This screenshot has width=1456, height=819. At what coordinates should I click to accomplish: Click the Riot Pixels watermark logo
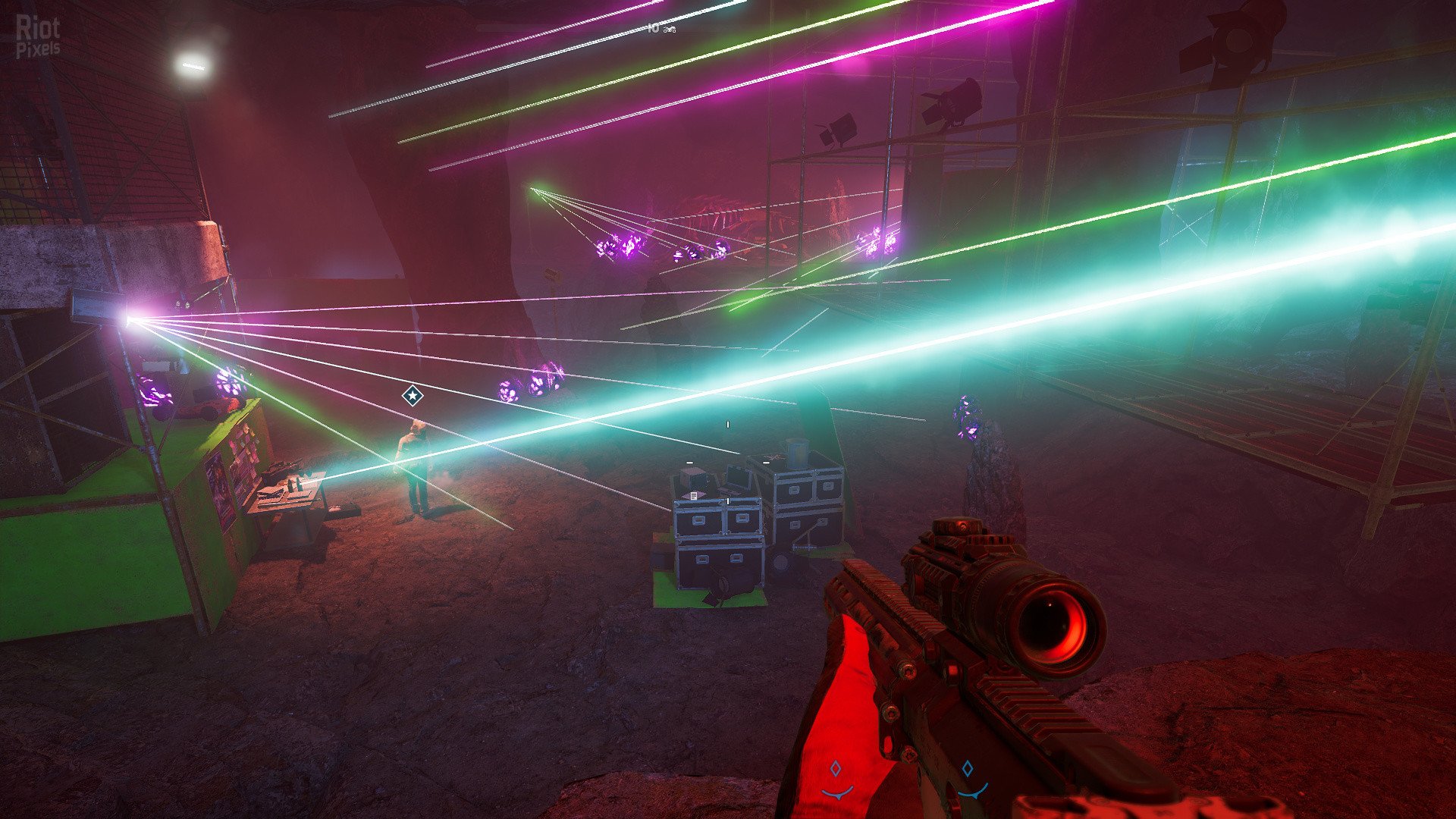pyautogui.click(x=38, y=36)
